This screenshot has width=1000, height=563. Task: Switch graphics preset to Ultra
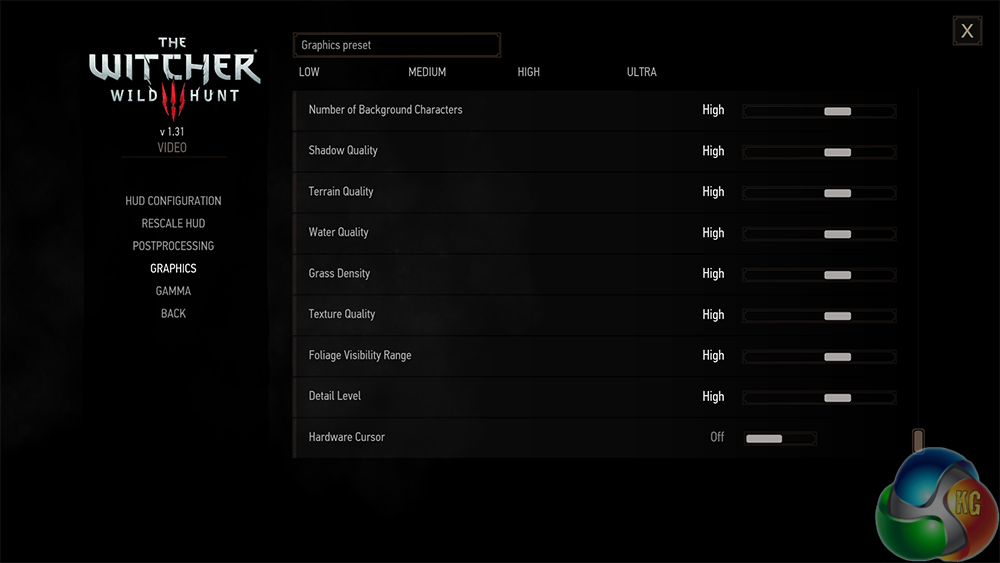click(641, 72)
